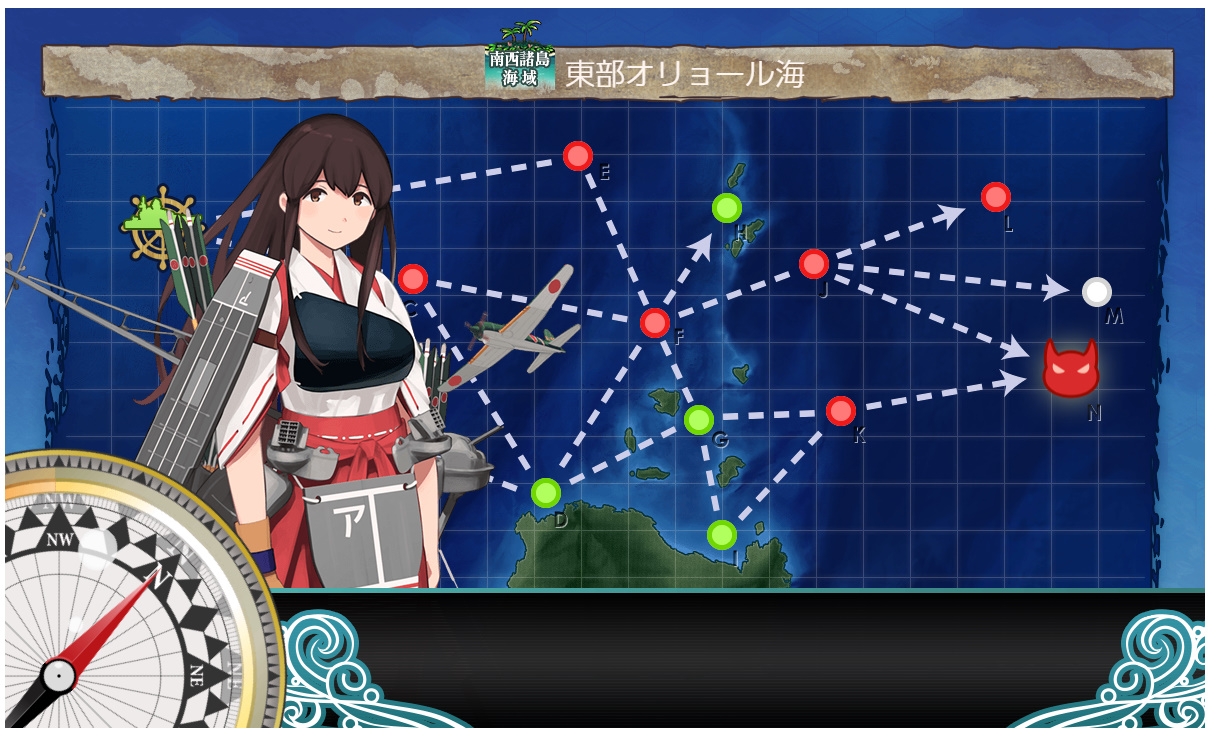Choose red node C
Screen dimensions: 1208x732
coord(412,279)
